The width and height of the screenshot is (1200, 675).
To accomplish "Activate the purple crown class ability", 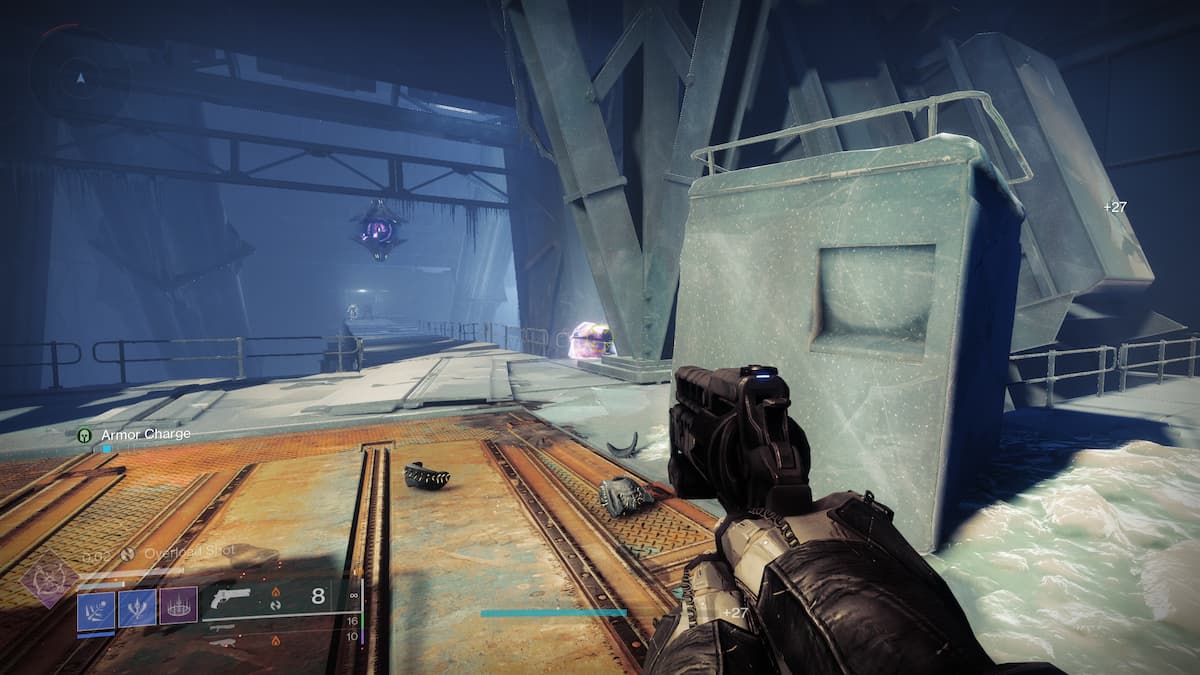I will coord(178,608).
